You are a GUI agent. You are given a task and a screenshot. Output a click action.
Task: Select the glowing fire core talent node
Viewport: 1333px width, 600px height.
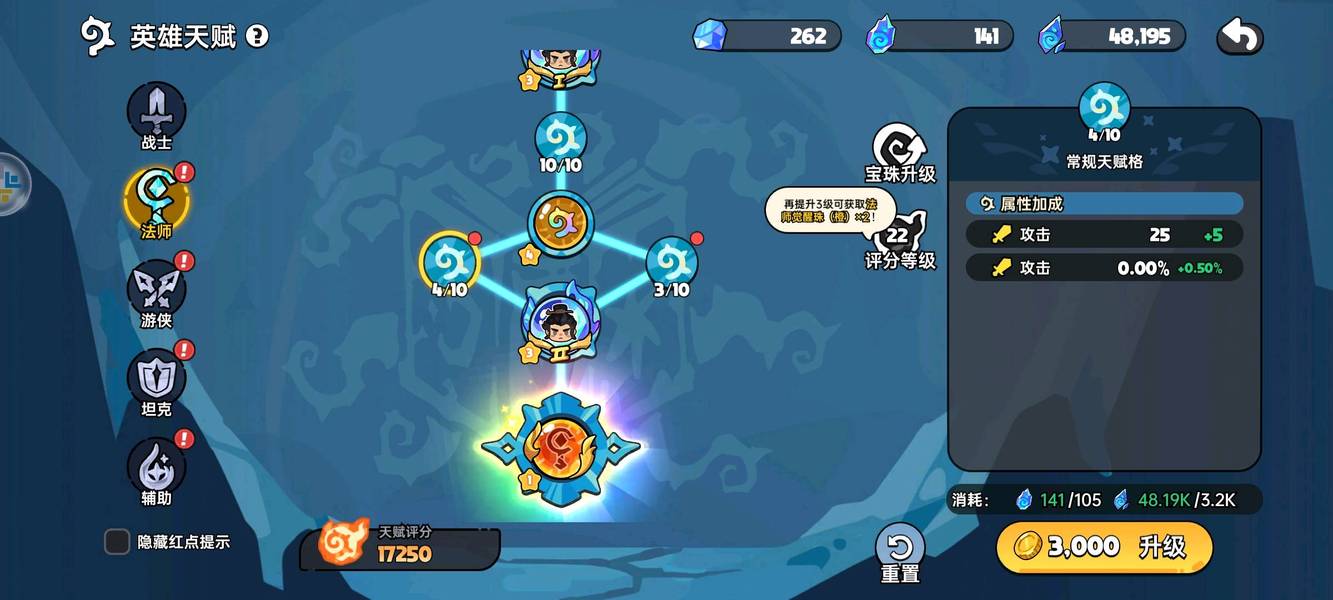point(560,449)
